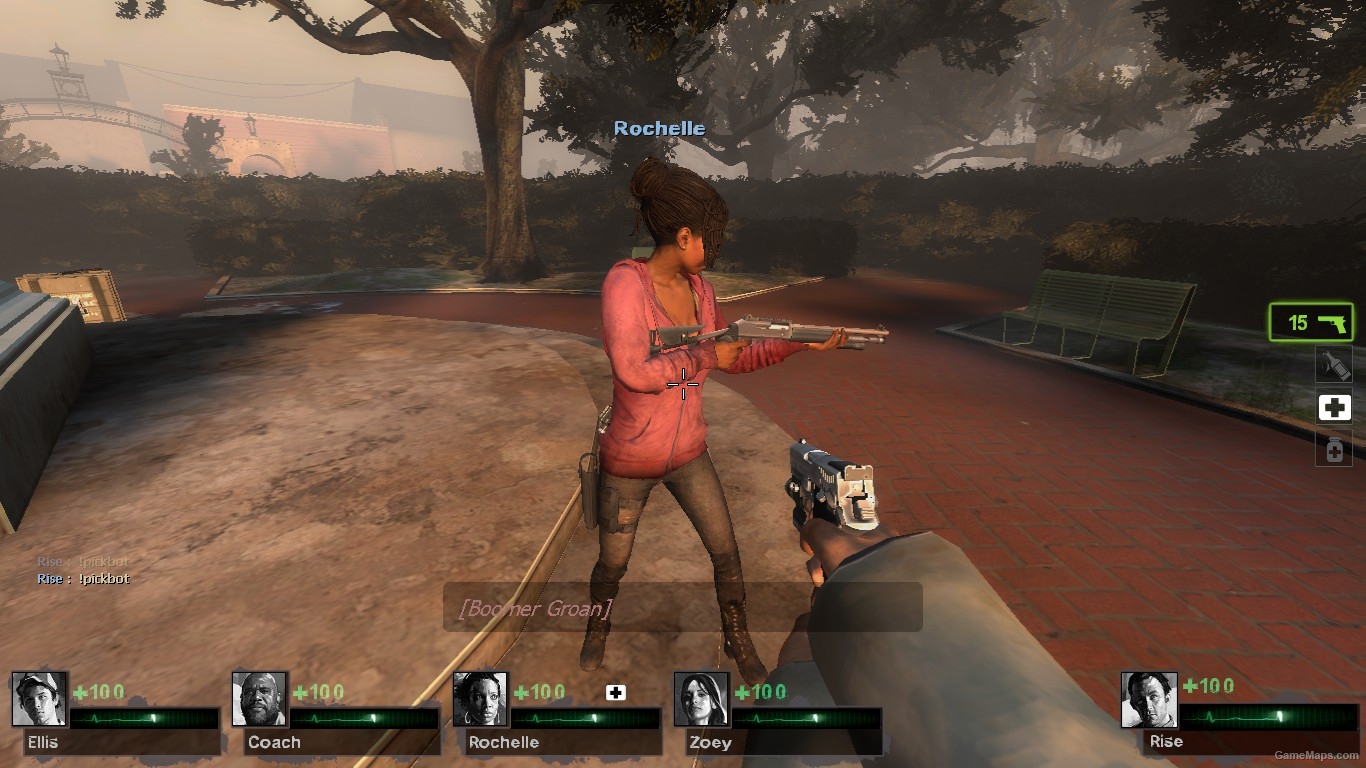Click the crosshair at screen center

coord(681,384)
